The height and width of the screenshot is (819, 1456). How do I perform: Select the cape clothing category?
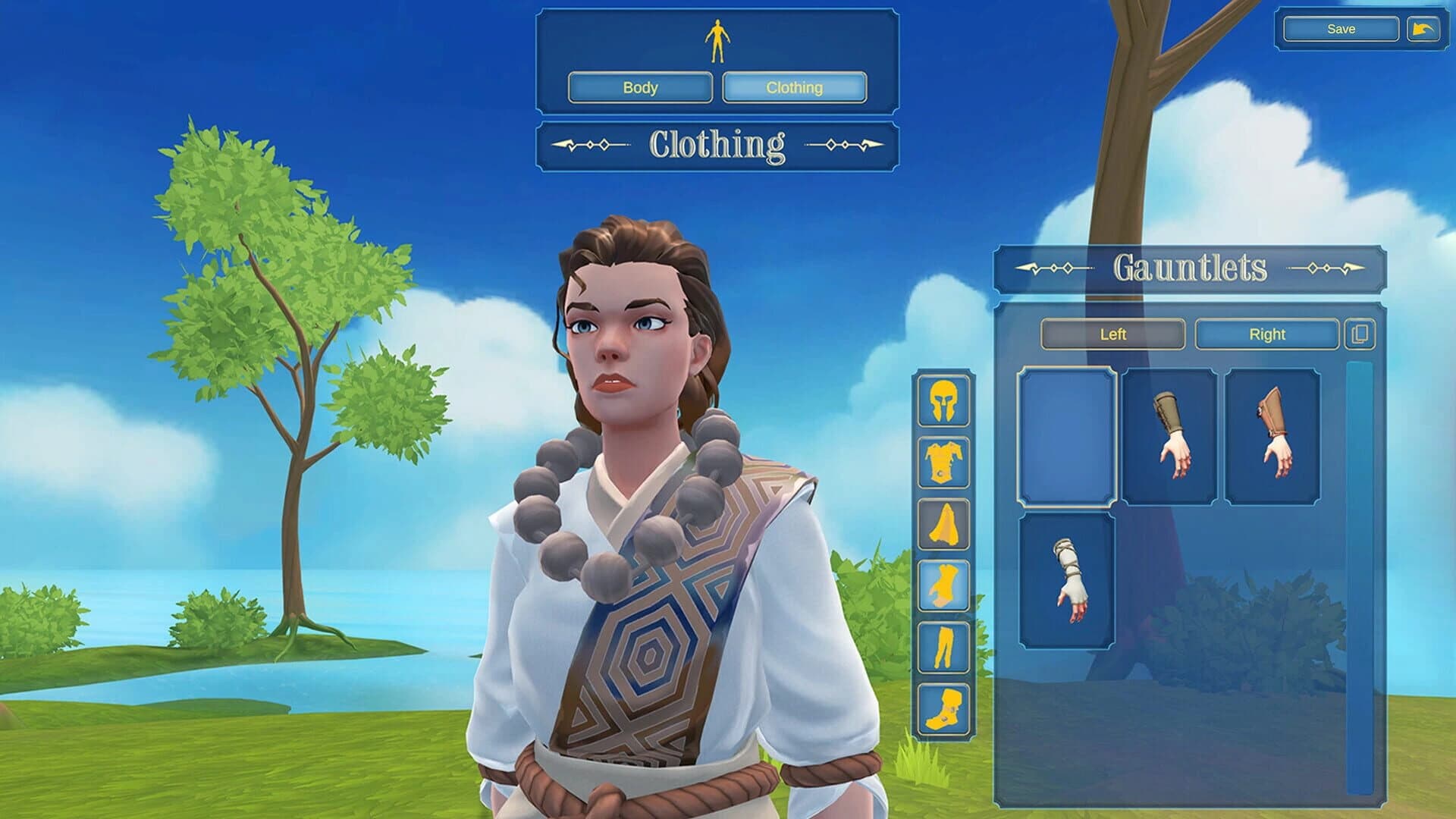(x=944, y=524)
